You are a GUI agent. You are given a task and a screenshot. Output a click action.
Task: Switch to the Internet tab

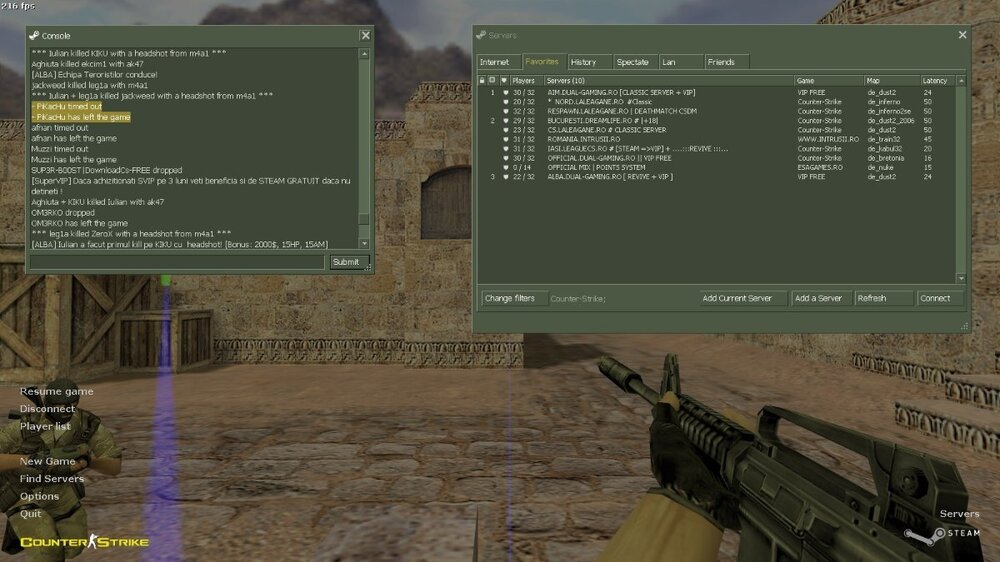click(x=495, y=62)
